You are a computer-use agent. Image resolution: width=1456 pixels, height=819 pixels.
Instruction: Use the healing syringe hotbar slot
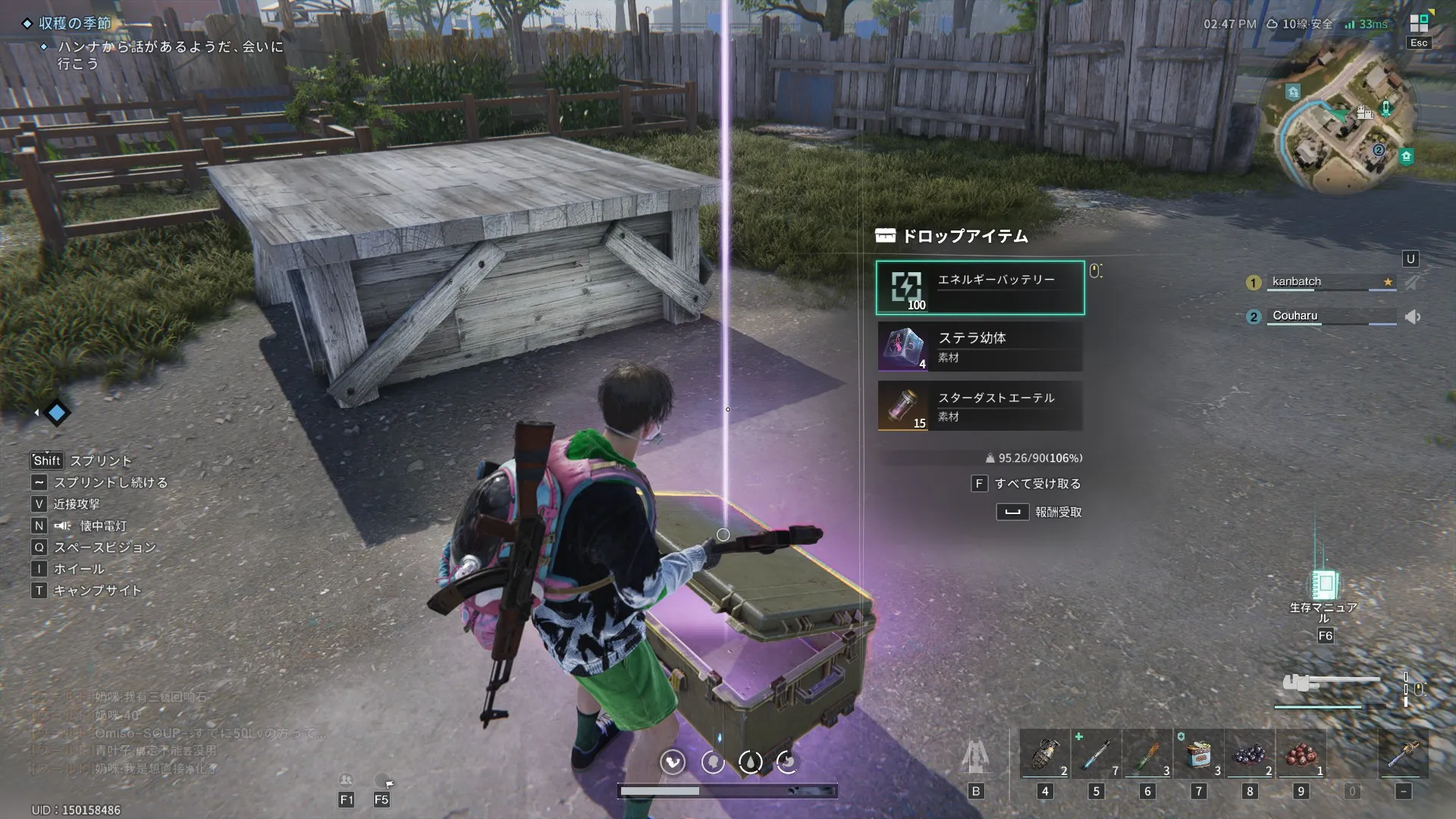(1097, 755)
